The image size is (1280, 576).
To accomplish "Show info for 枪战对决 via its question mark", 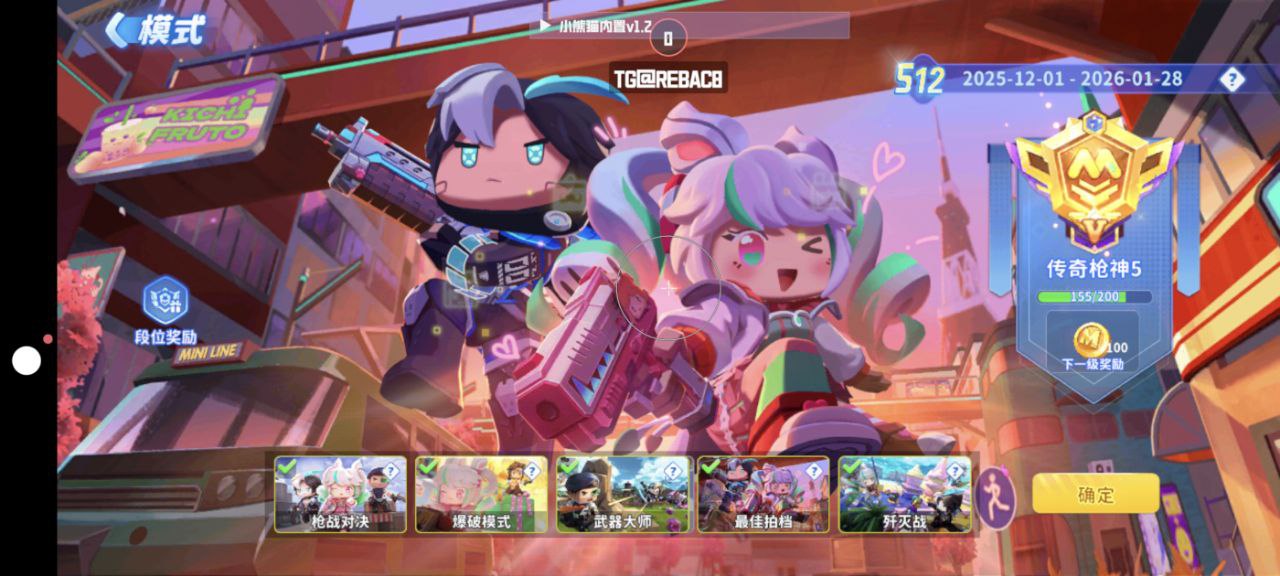I will [x=391, y=470].
